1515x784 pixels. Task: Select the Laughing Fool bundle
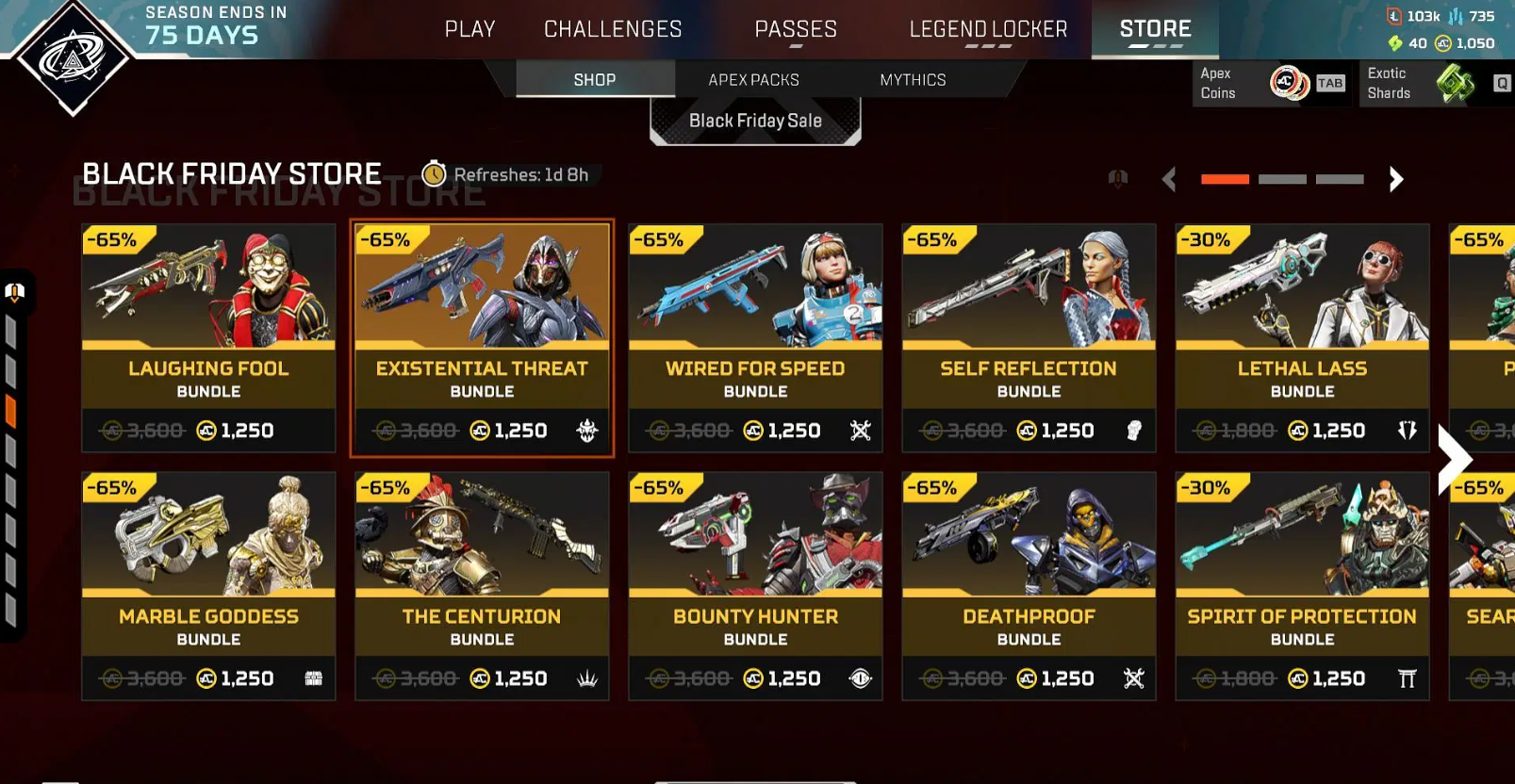[208, 337]
